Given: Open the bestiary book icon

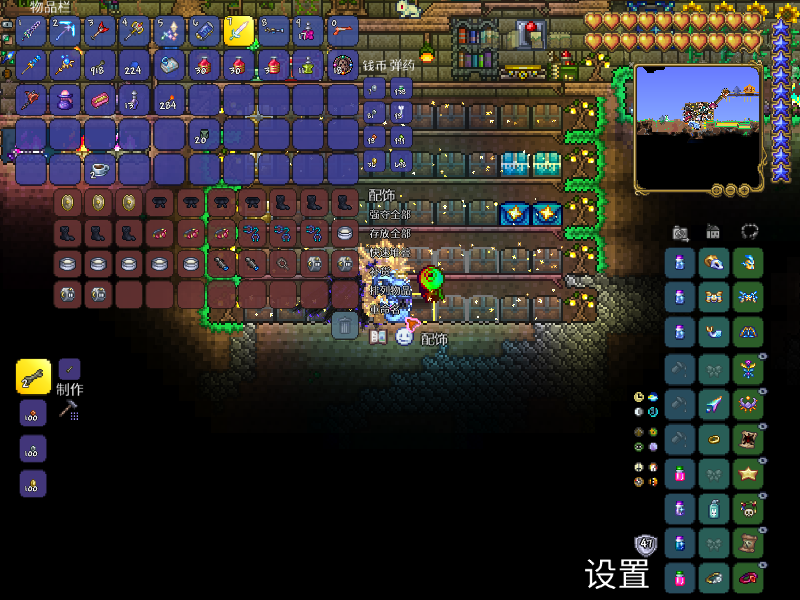Looking at the screenshot, I should pos(379,338).
